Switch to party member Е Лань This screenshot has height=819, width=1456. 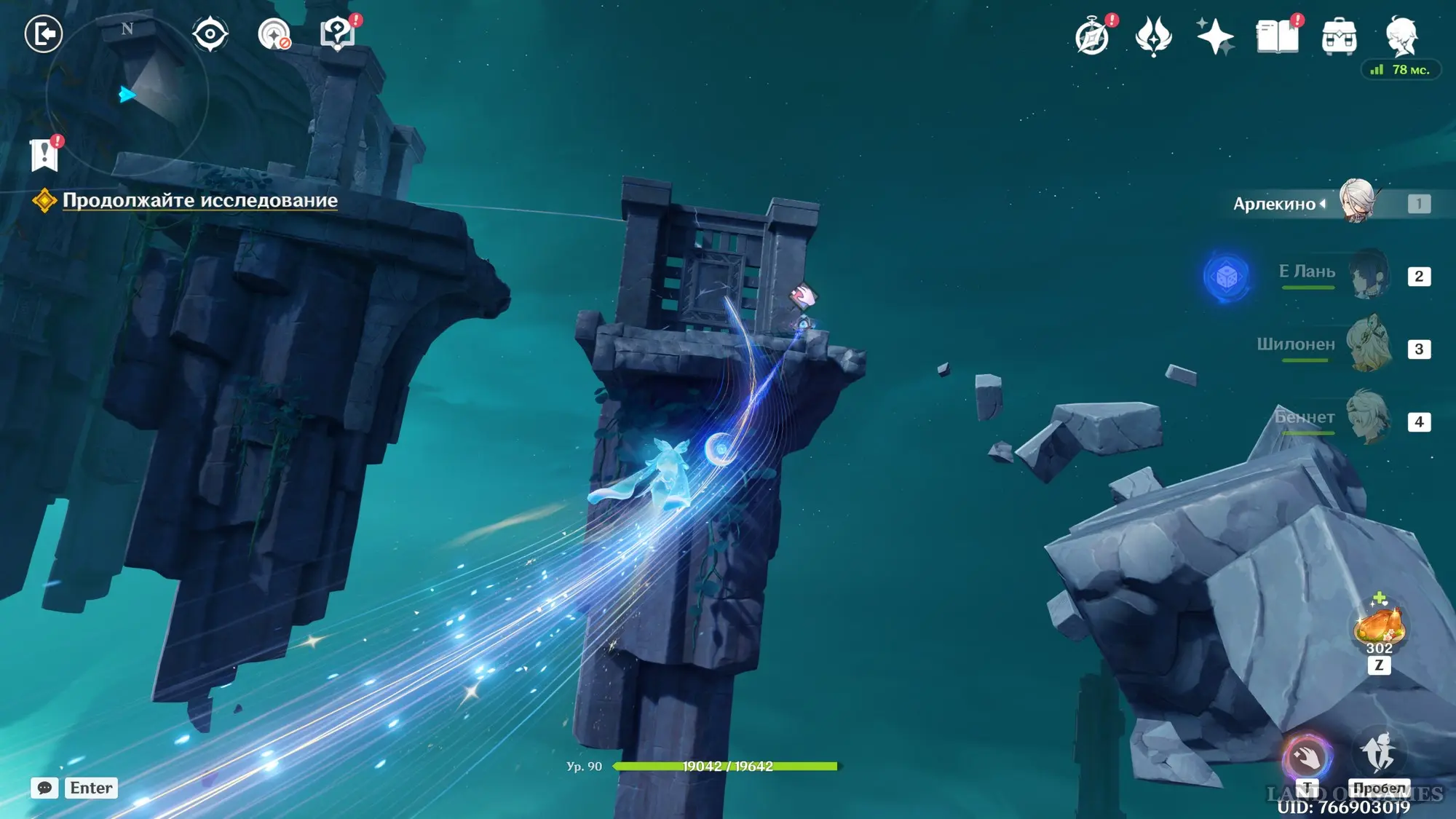click(x=1369, y=275)
